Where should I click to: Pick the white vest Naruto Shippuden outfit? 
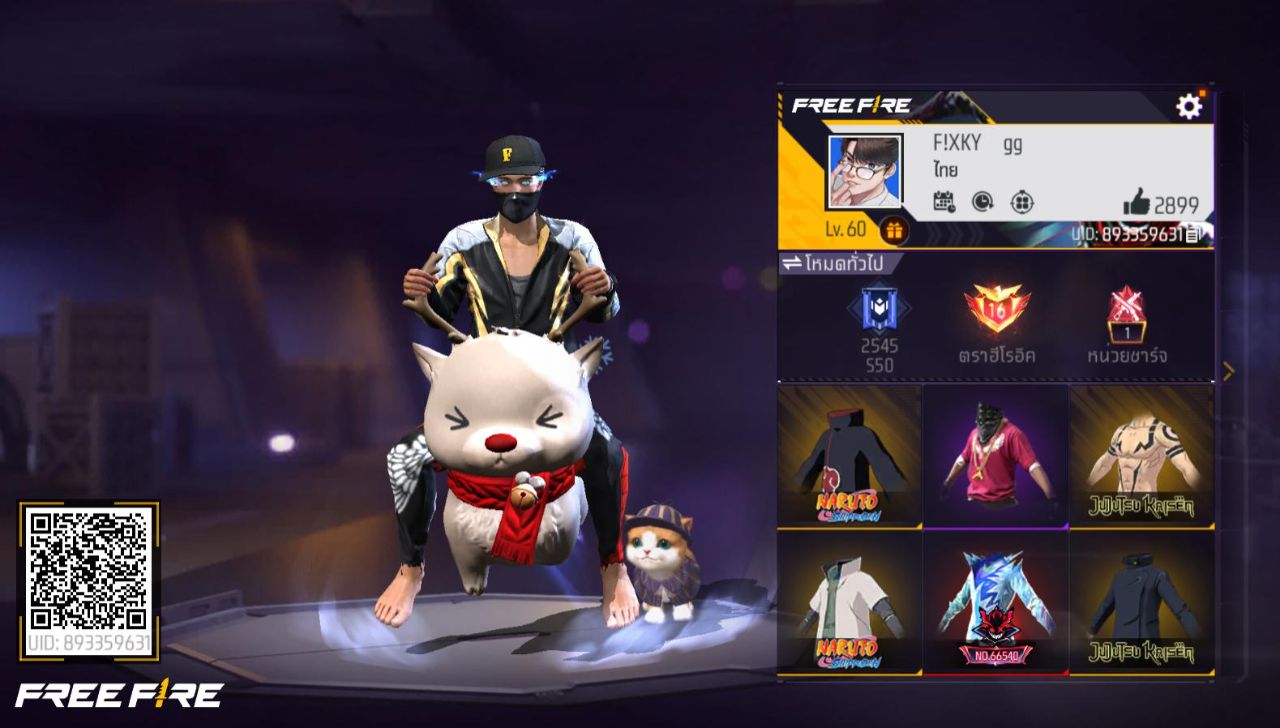(849, 602)
